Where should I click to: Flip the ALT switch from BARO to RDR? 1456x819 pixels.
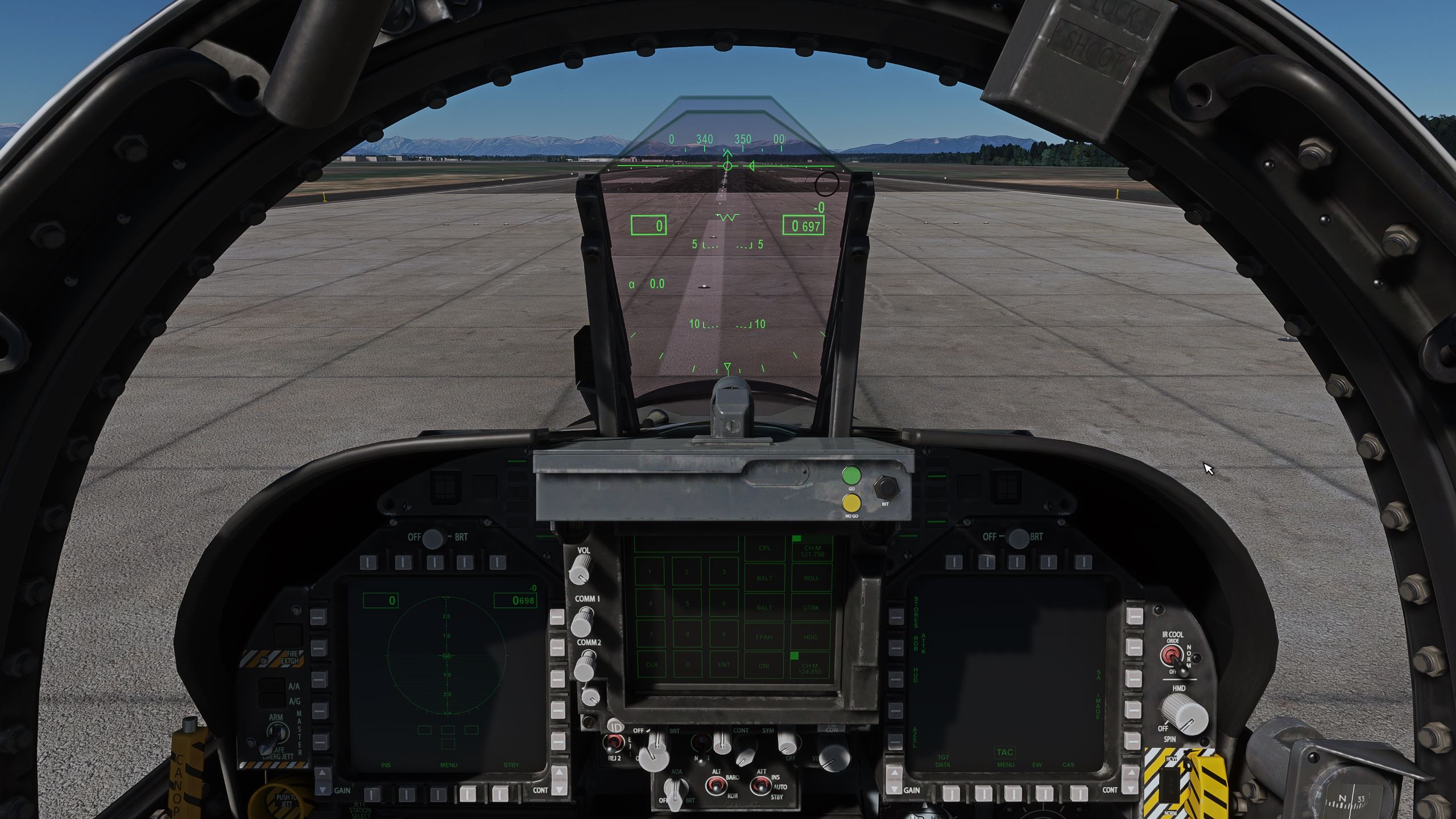pyautogui.click(x=715, y=787)
